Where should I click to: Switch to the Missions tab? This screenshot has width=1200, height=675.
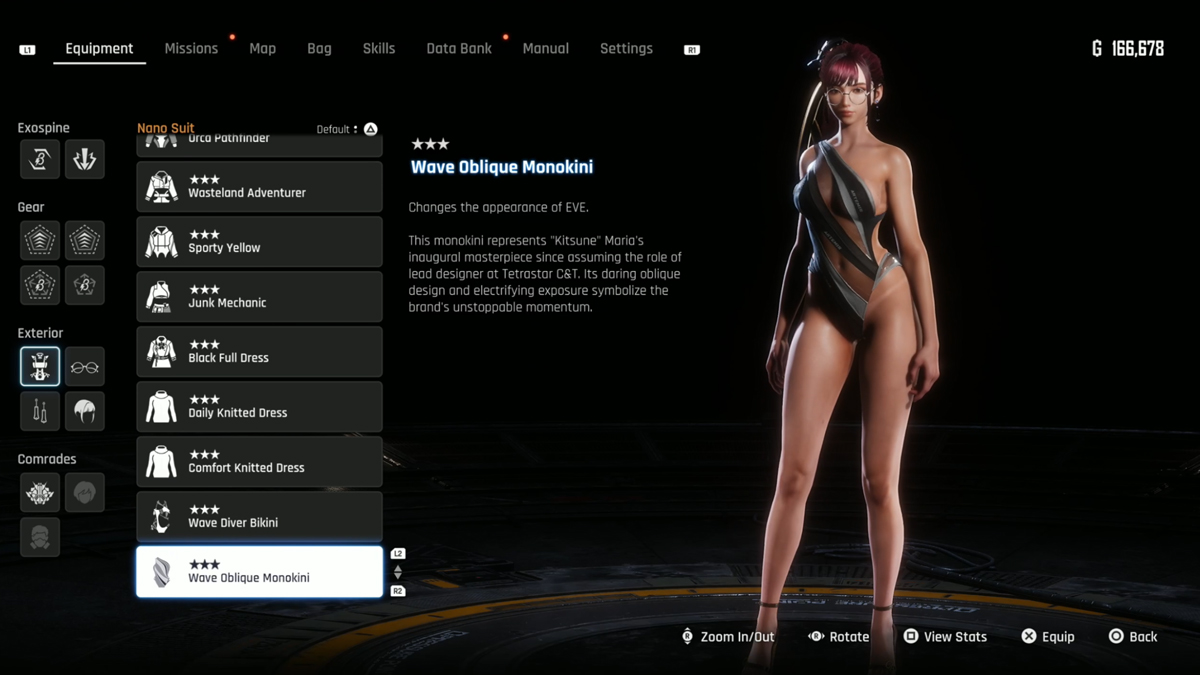coord(191,48)
